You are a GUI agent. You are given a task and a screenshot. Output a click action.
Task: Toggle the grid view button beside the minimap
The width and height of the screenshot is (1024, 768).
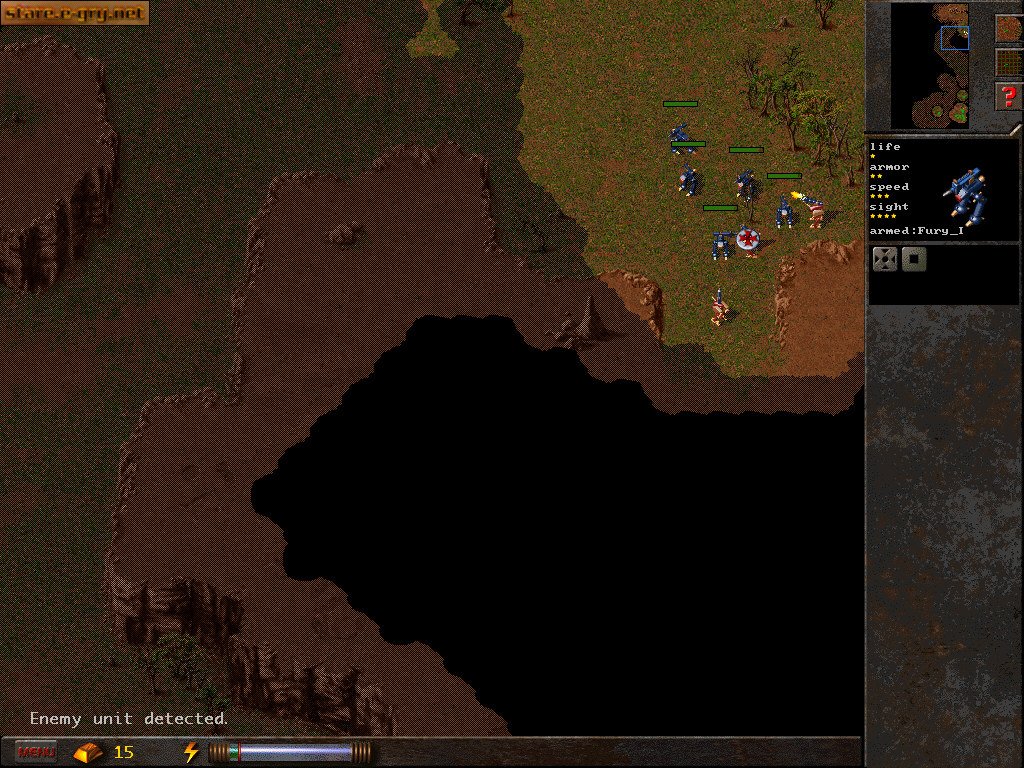[x=1008, y=62]
